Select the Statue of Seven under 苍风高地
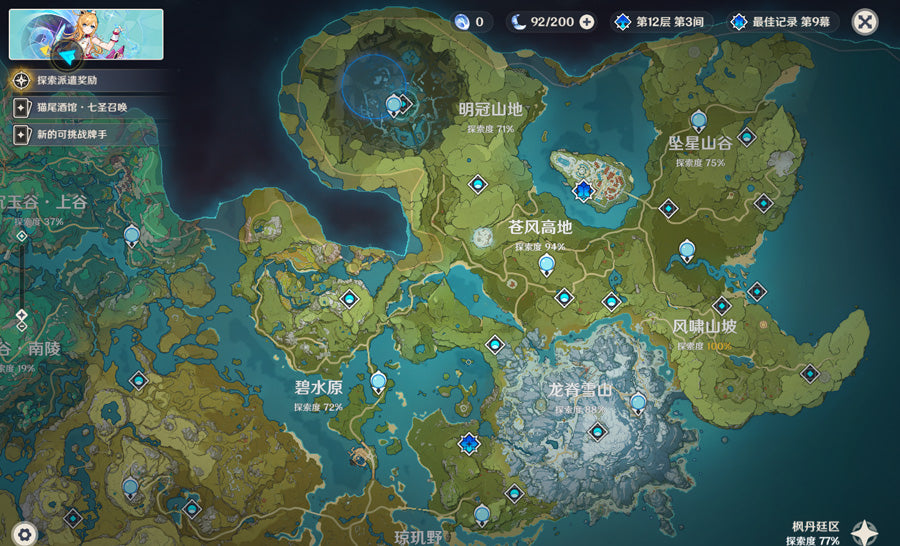This screenshot has width=900, height=546. pyautogui.click(x=546, y=265)
